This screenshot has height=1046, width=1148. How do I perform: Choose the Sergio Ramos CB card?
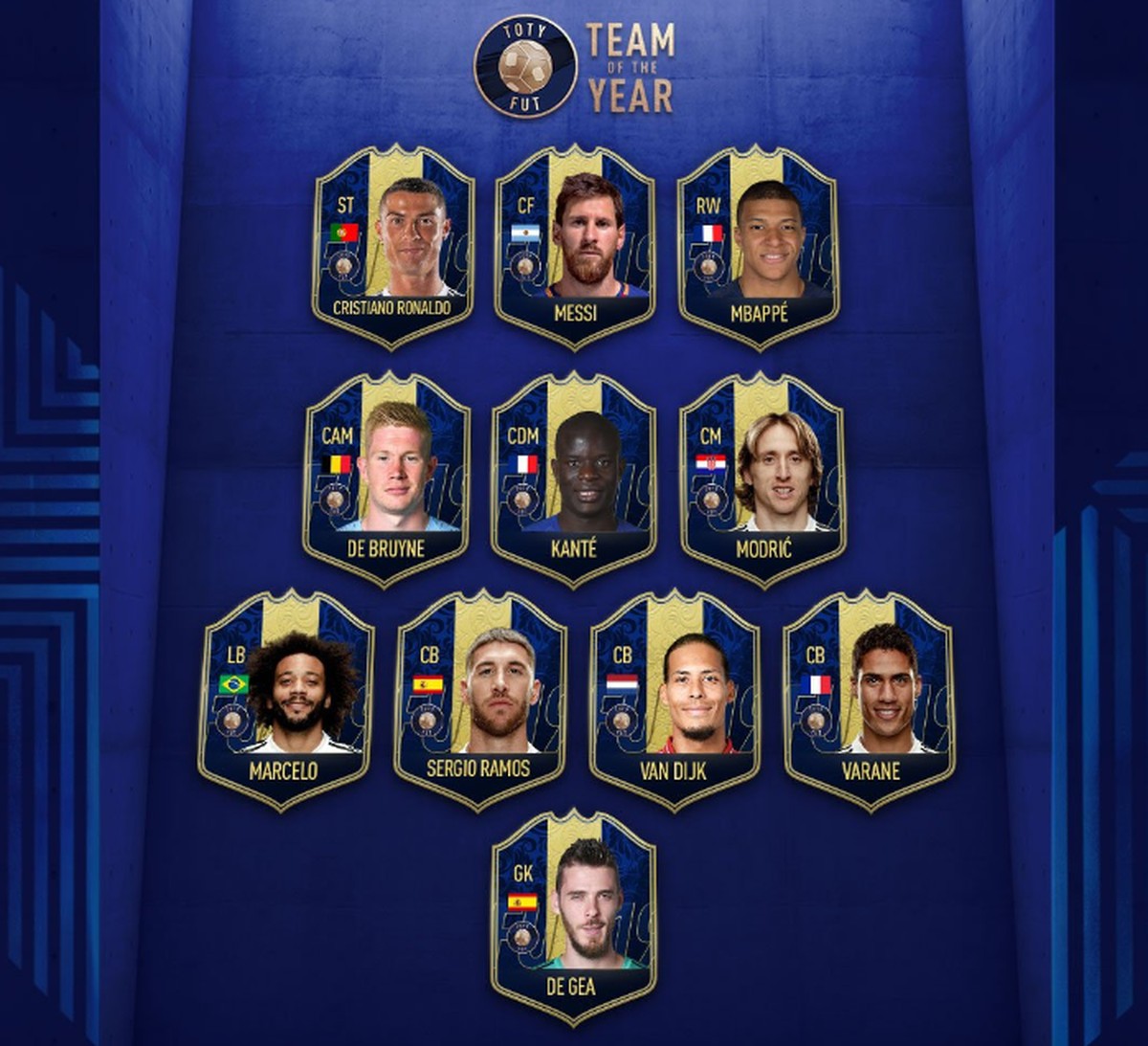[479, 701]
